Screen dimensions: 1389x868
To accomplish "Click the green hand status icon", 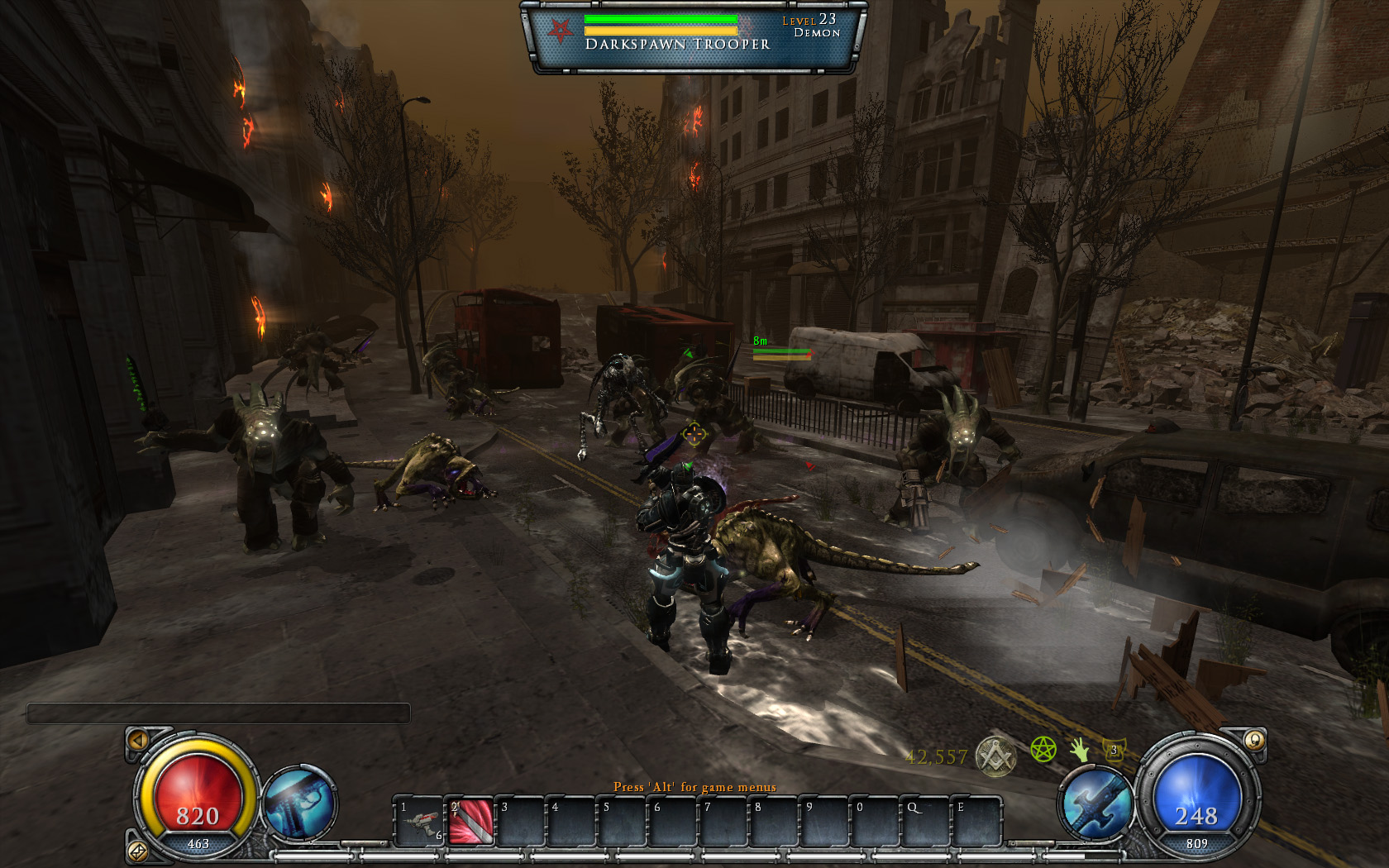I will click(1079, 750).
